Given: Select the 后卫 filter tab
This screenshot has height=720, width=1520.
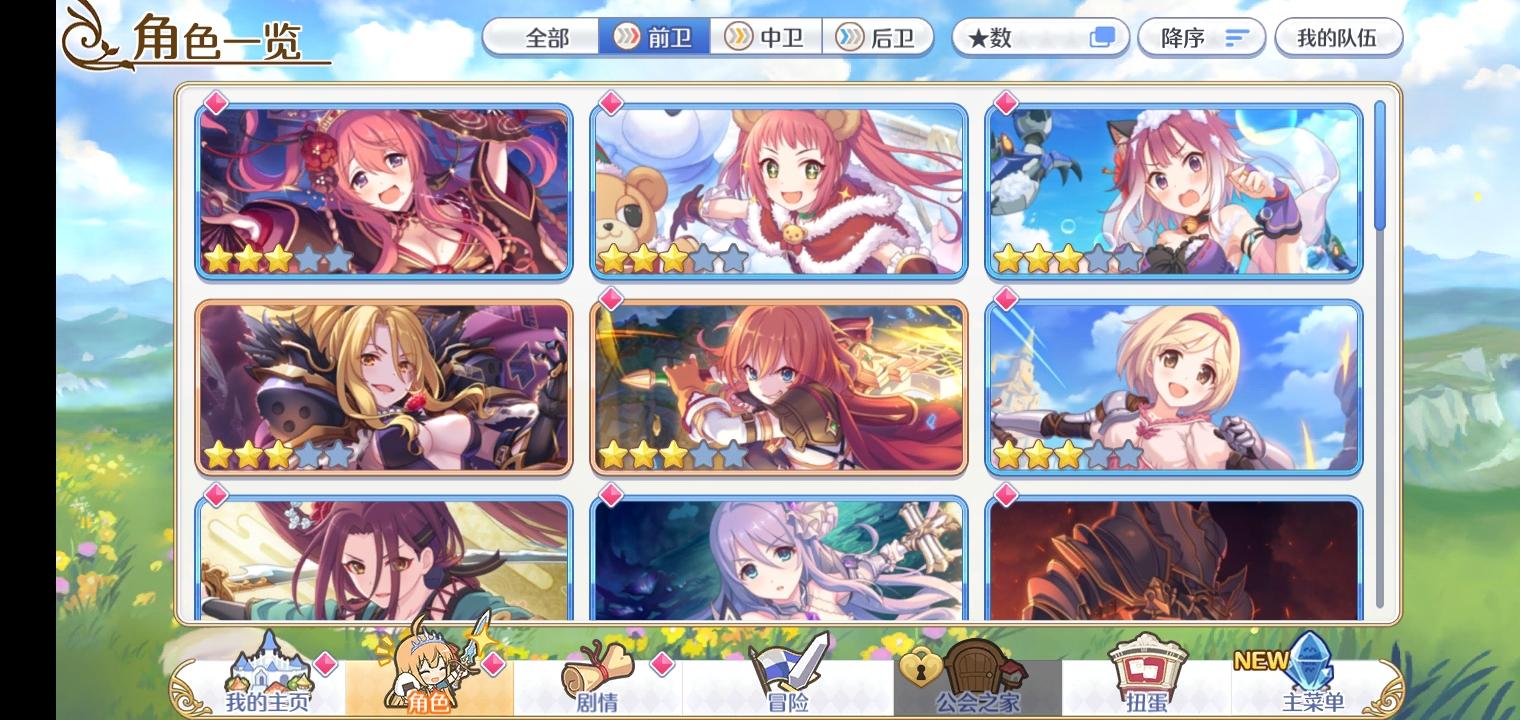Looking at the screenshot, I should [879, 38].
